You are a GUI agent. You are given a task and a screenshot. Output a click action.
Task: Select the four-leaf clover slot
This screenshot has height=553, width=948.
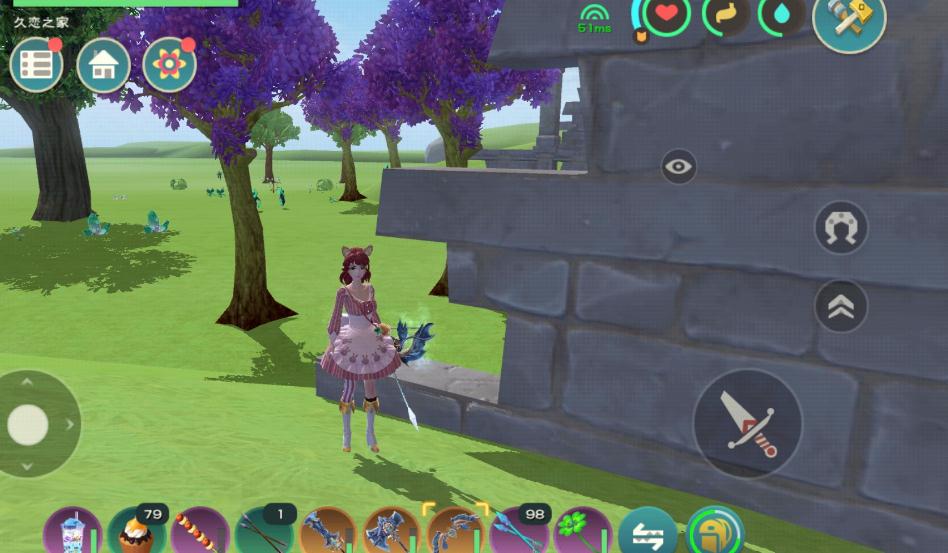582,531
